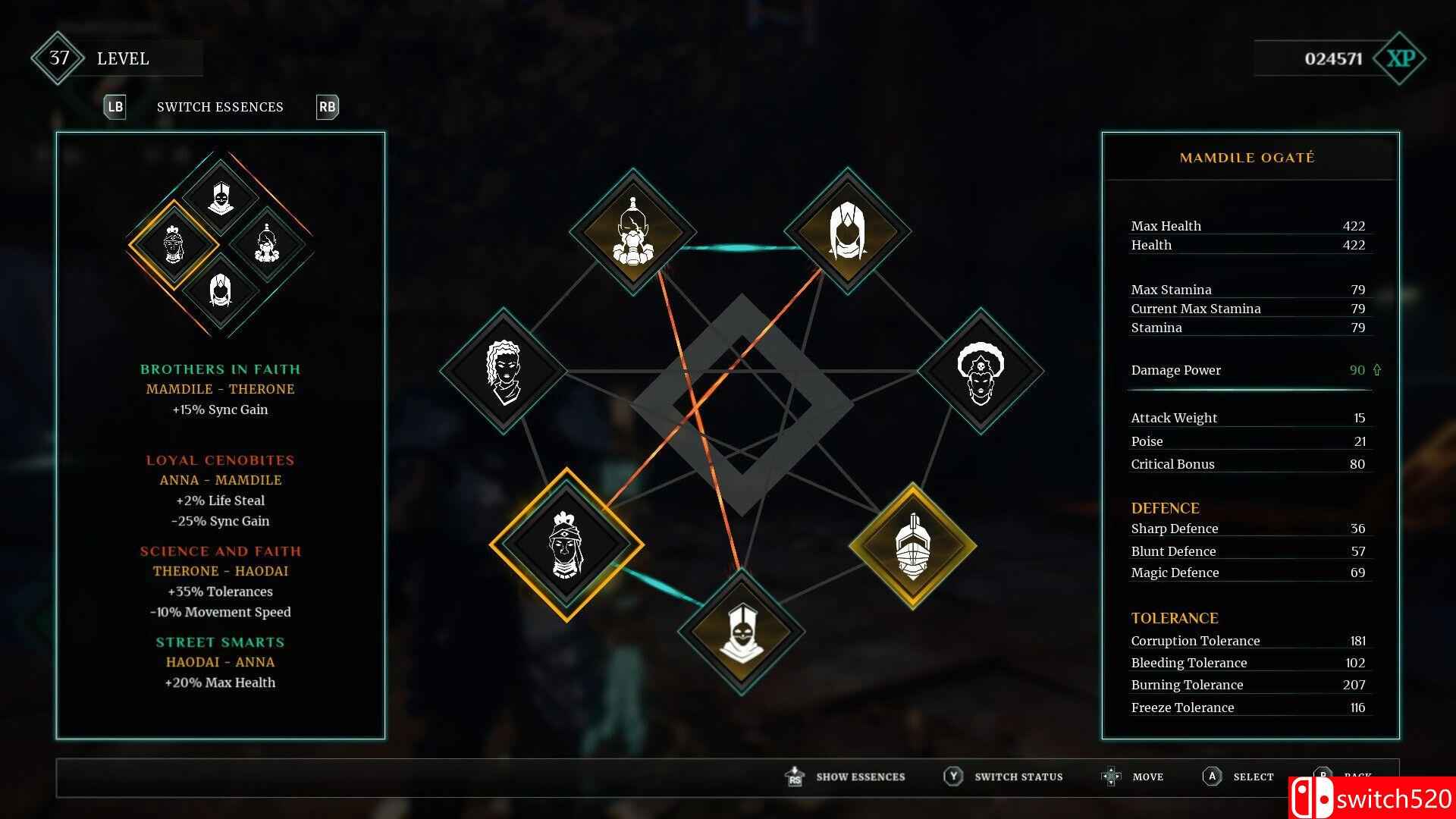Pick the gas mask portrait in party diamond

[x=266, y=243]
